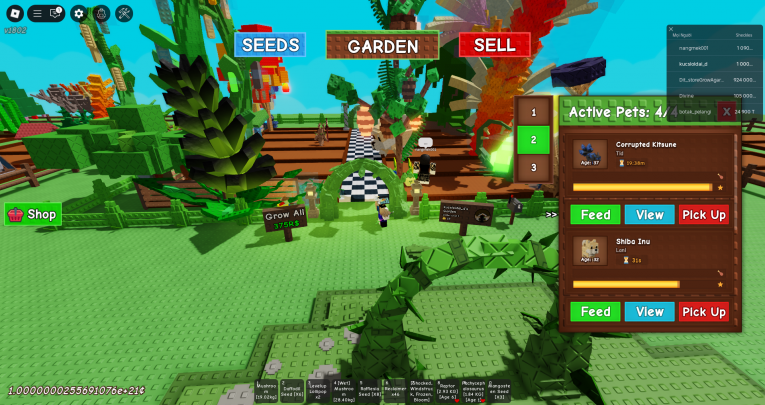The height and width of the screenshot is (405, 765).
Task: Pick up the Corrupted Kitsune
Action: (x=704, y=214)
